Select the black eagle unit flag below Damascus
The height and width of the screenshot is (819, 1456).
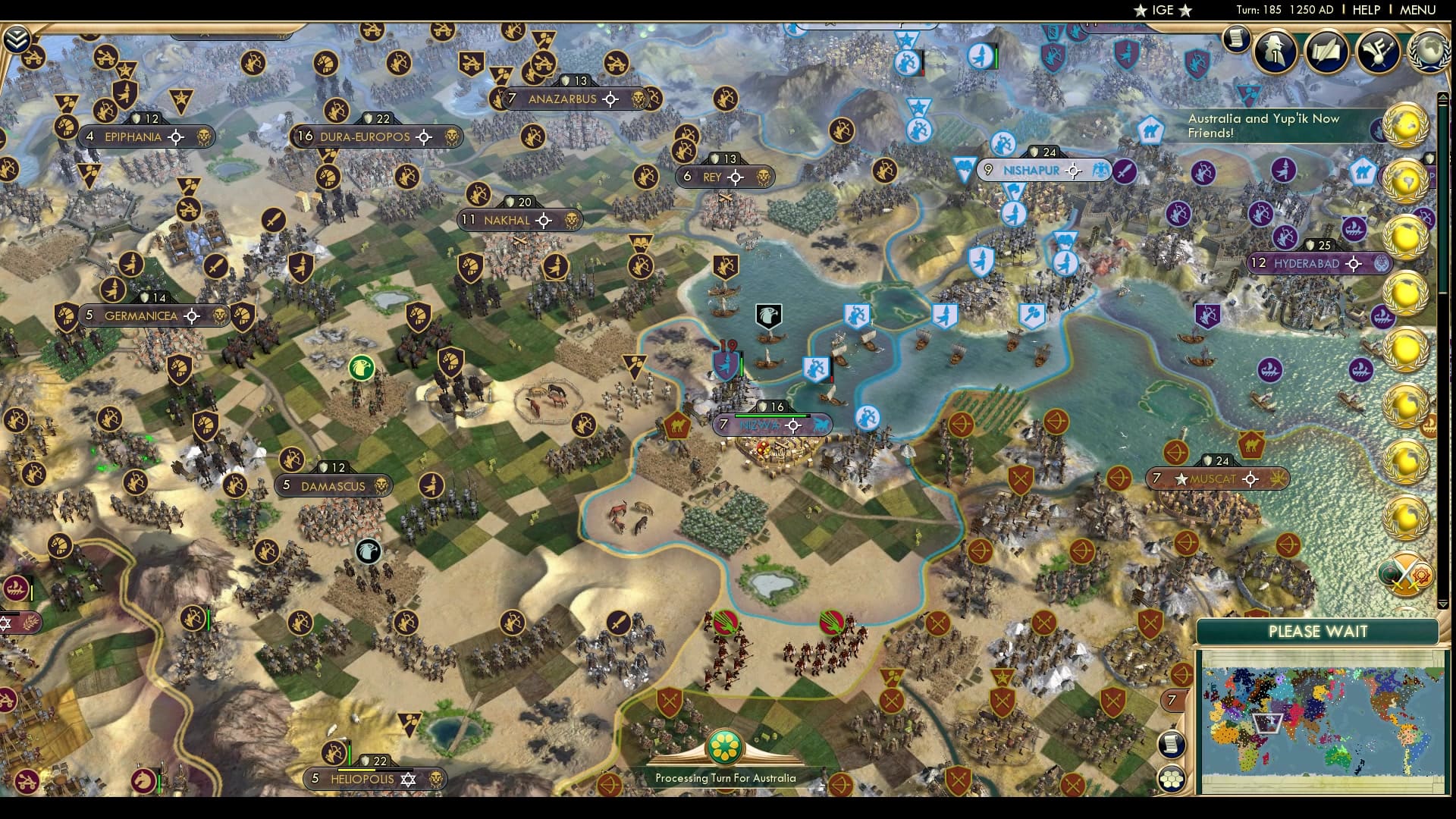pyautogui.click(x=368, y=552)
